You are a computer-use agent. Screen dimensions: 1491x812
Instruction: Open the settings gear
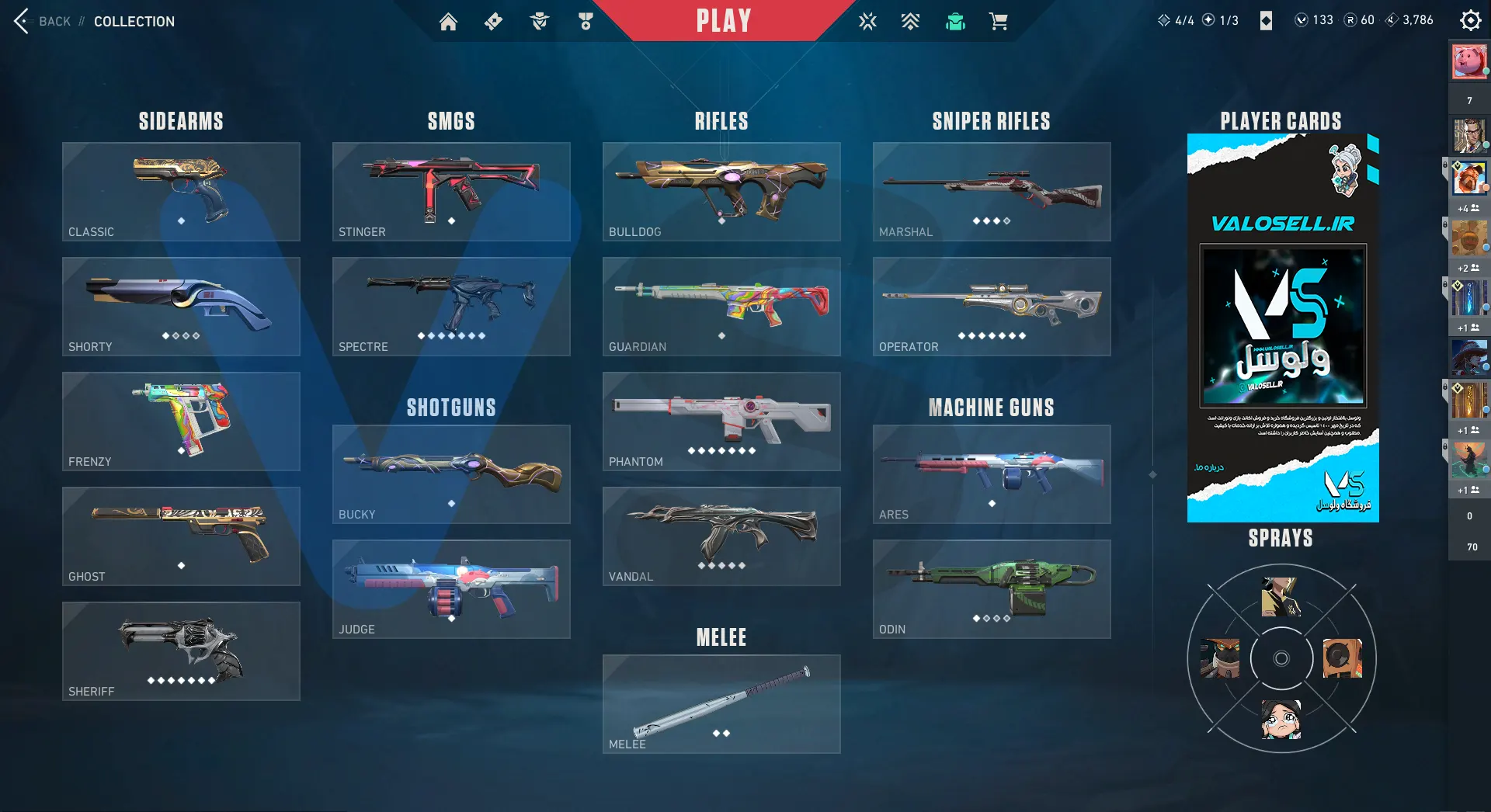(1470, 20)
